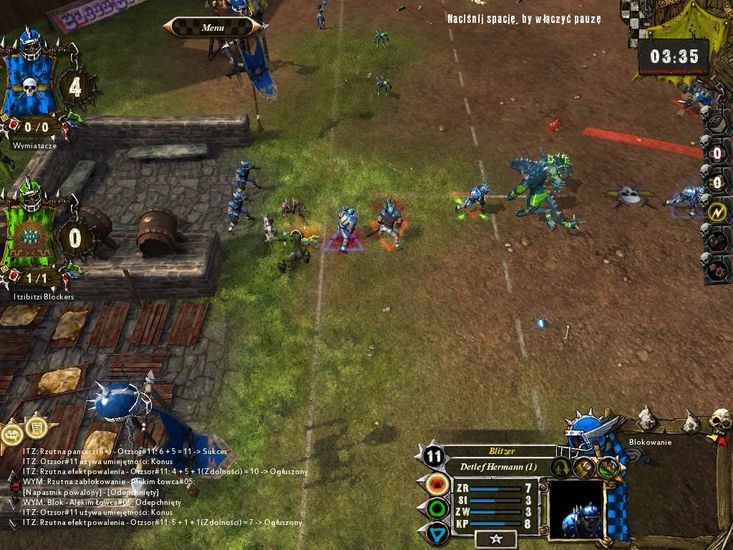This screenshot has width=733, height=550.
Task: Click the chat speech-bubble coin icon
Action: pos(12,433)
